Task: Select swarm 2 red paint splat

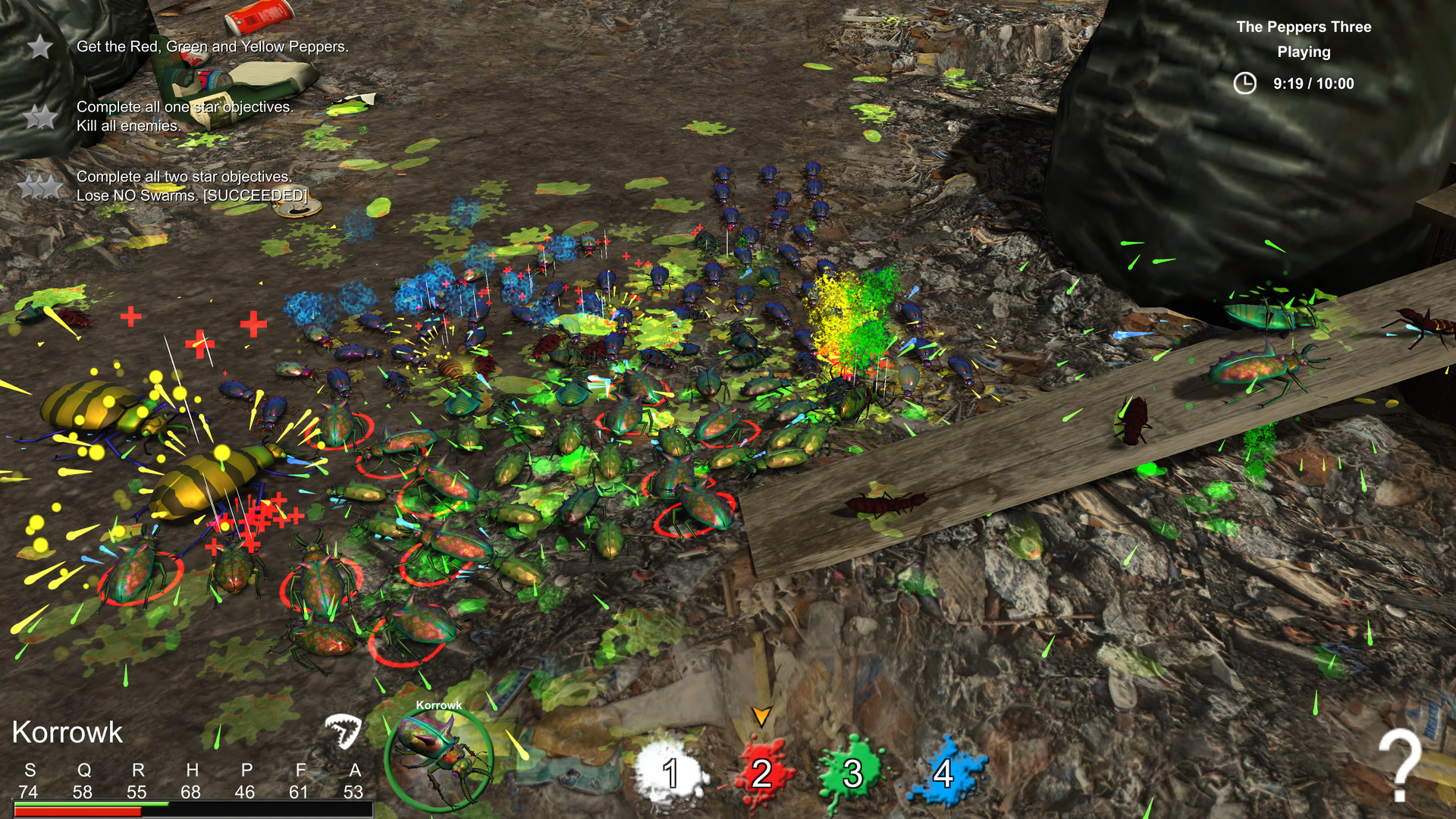Action: [761, 775]
